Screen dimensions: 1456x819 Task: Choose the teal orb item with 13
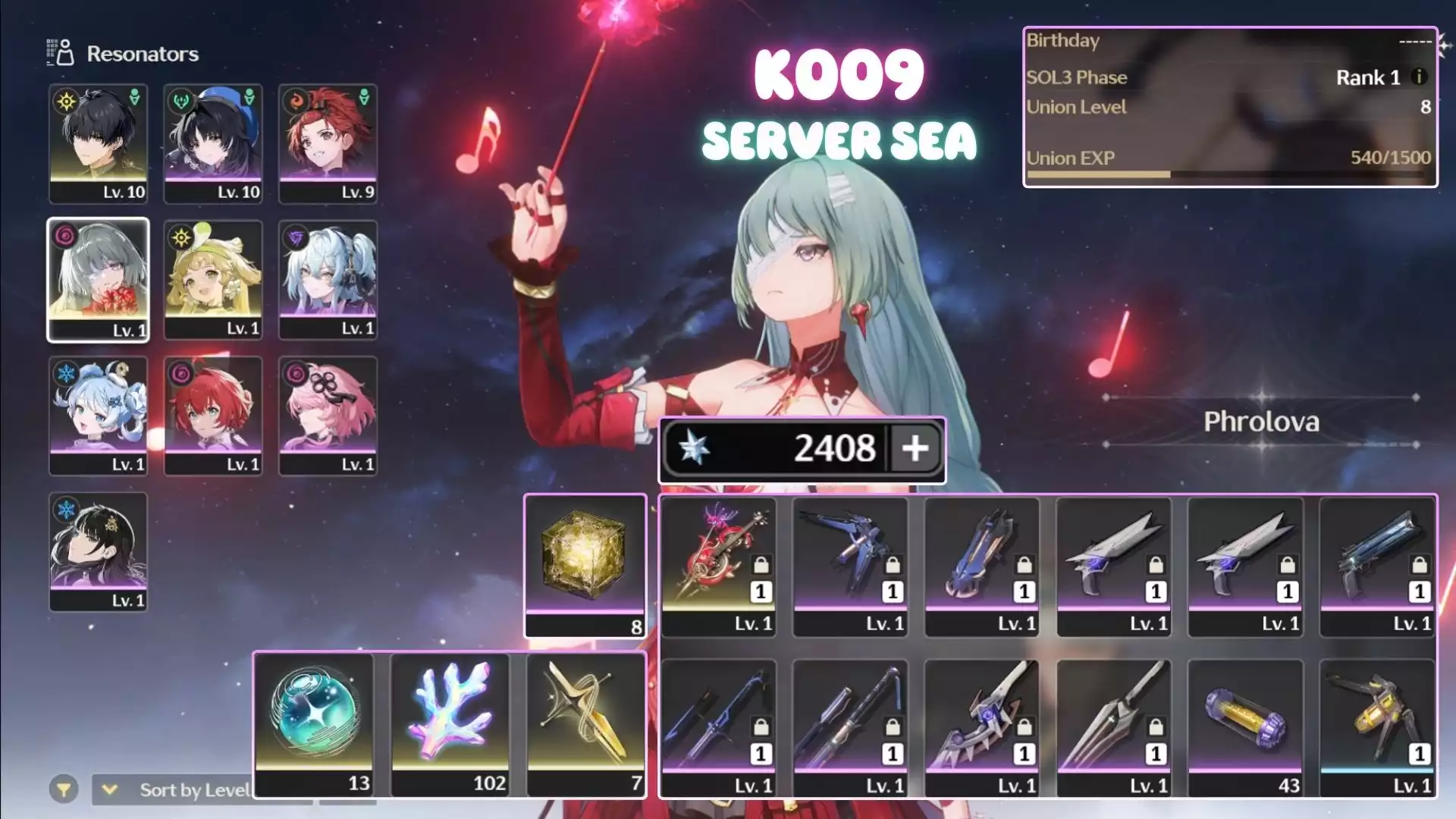tap(314, 723)
